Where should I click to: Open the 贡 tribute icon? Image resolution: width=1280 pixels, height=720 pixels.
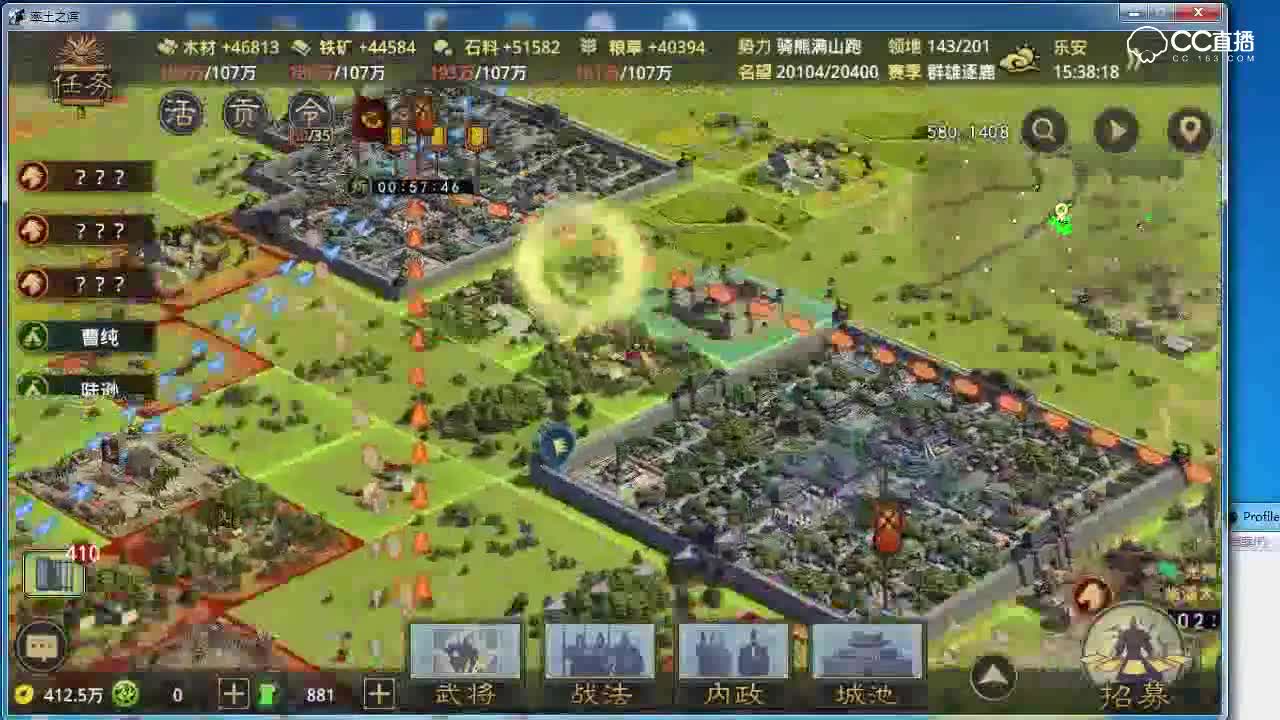tap(242, 113)
